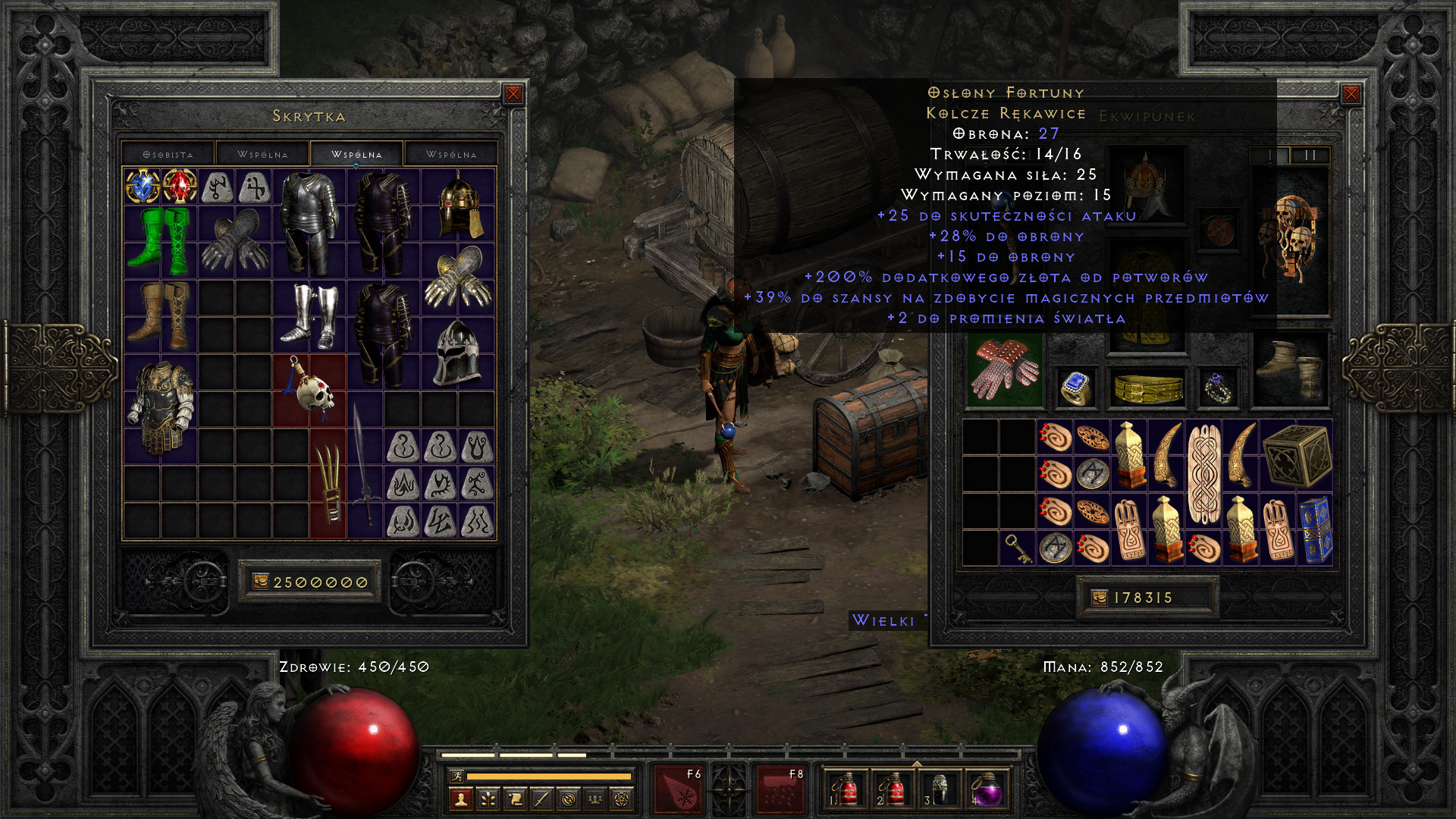The width and height of the screenshot is (1456, 819).
Task: Select the equipped gold belt
Action: pyautogui.click(x=1148, y=388)
